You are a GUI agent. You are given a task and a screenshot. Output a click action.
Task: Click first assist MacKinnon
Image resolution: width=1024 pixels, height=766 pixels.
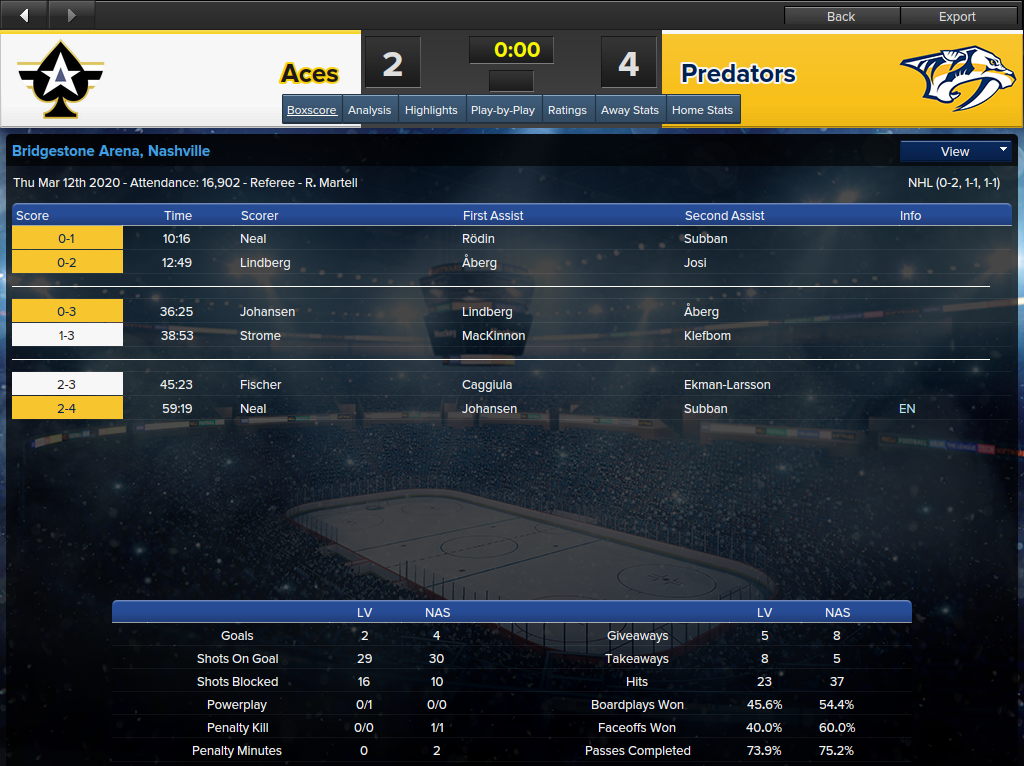pos(493,336)
